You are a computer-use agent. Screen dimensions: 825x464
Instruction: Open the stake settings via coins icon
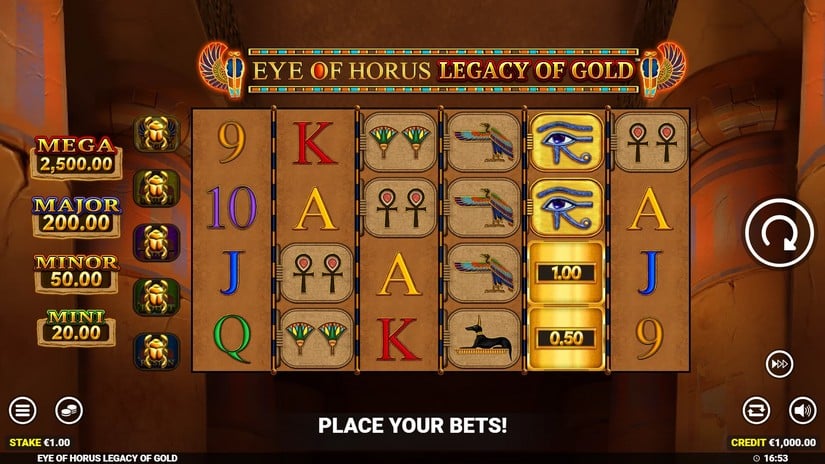click(x=68, y=409)
